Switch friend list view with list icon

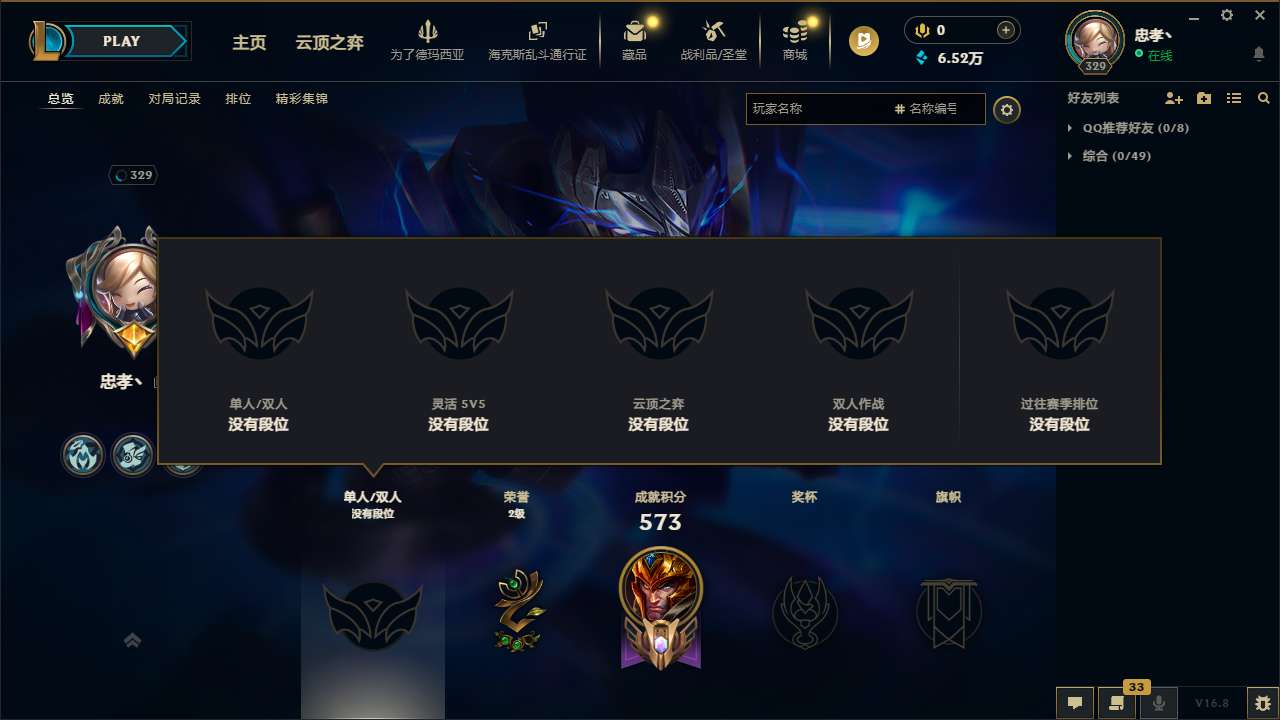pos(1233,98)
